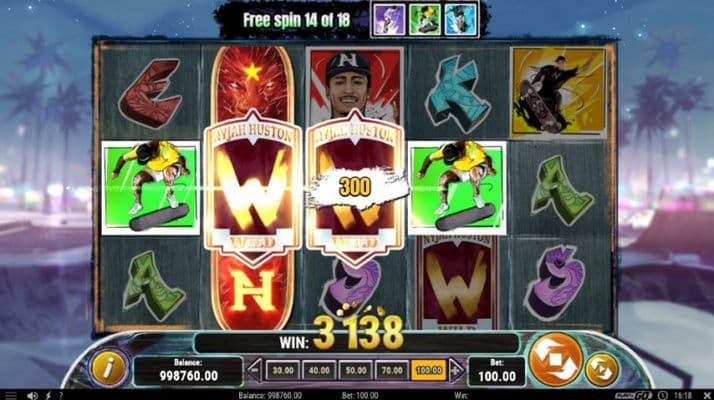
Task: Increase bet with the right arrow
Action: click(x=454, y=370)
